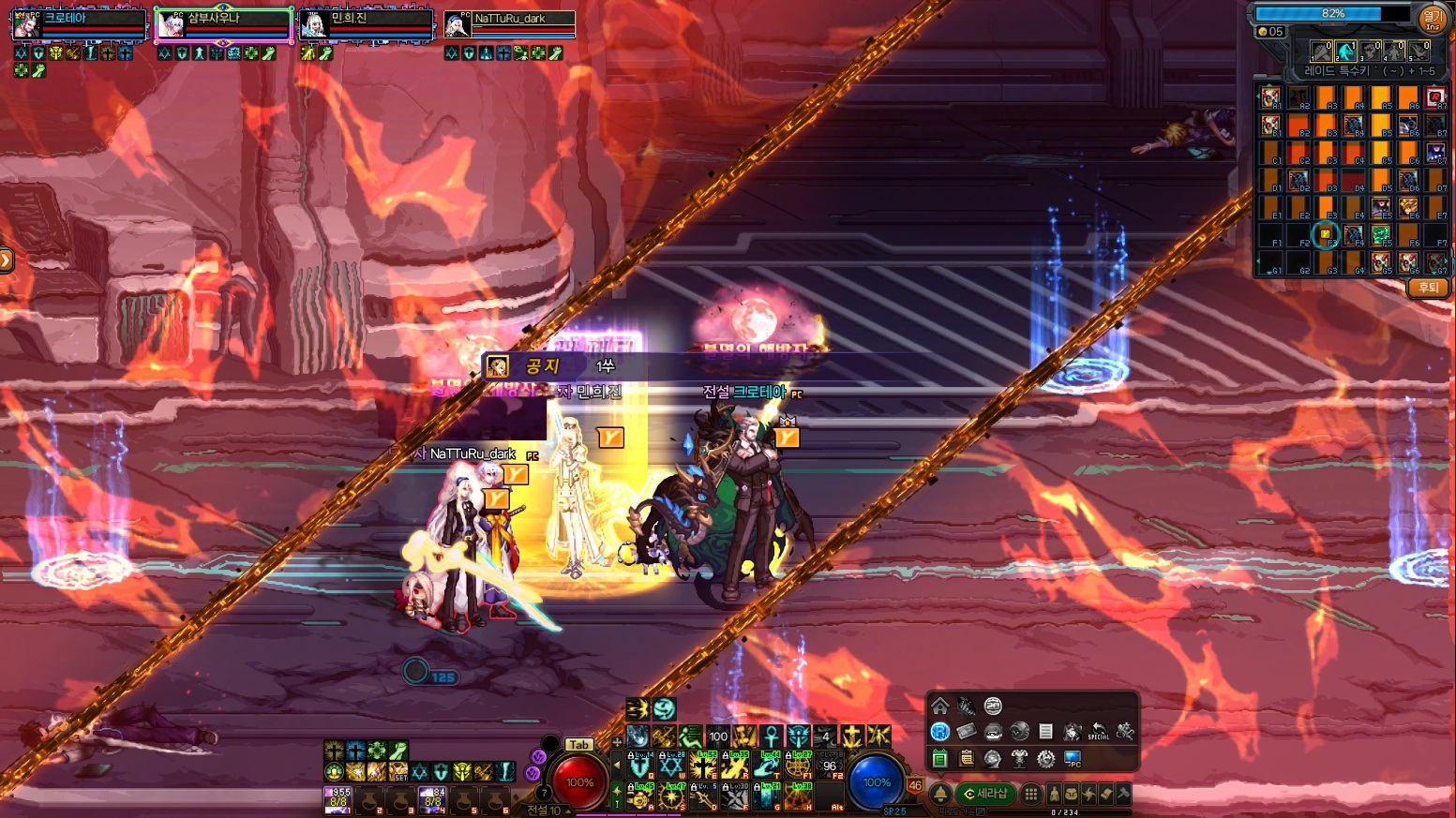
Task: Click the blue R circle menu icon
Action: [x=939, y=732]
